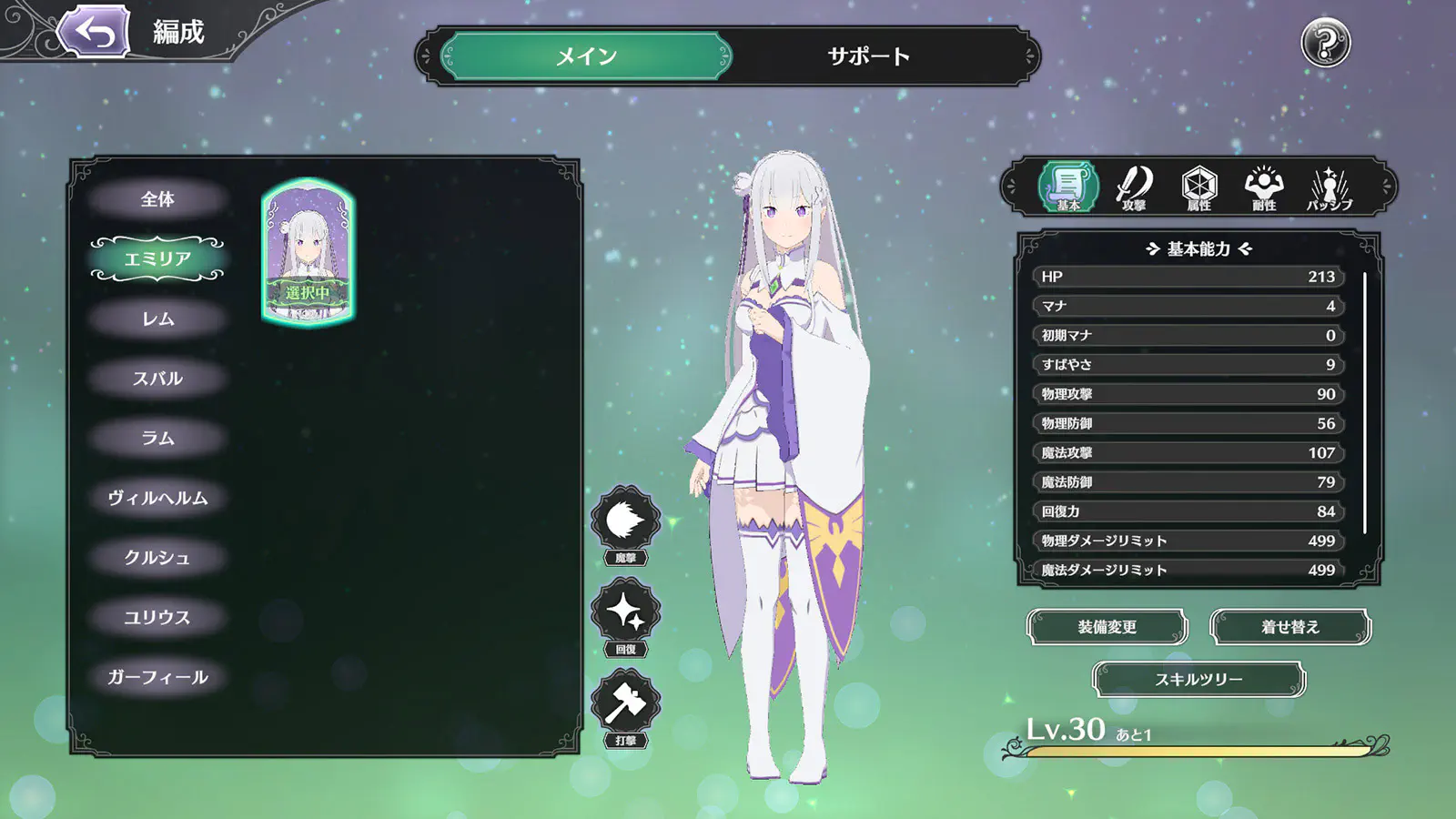Open the 耐性 resistance stats icon
The image size is (1456, 819).
tap(1265, 188)
